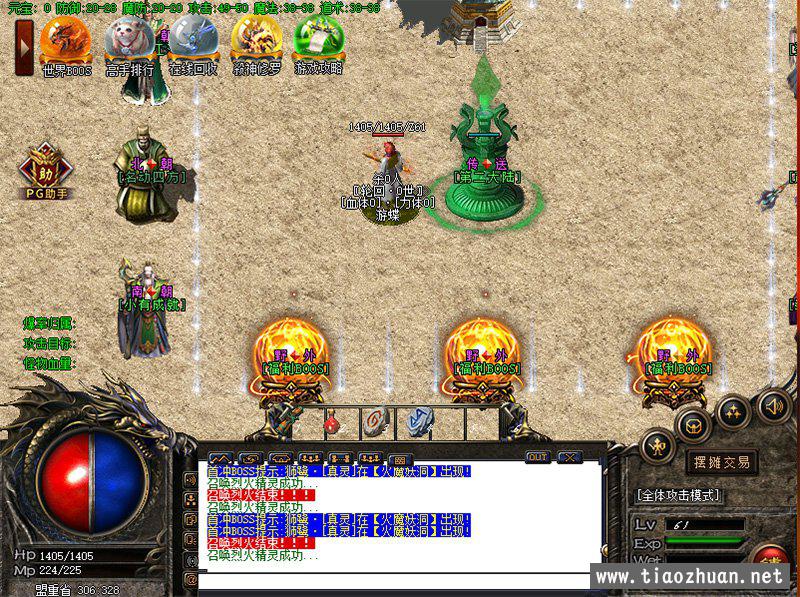This screenshot has height=597, width=800.
Task: Use the red potion in the hotbar
Action: [333, 424]
